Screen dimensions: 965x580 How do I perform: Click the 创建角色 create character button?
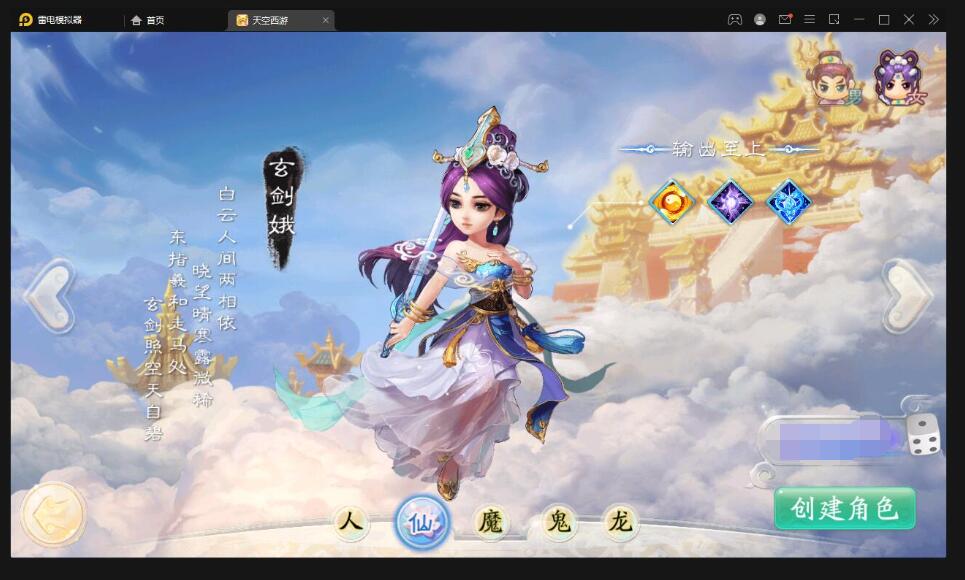[x=845, y=509]
